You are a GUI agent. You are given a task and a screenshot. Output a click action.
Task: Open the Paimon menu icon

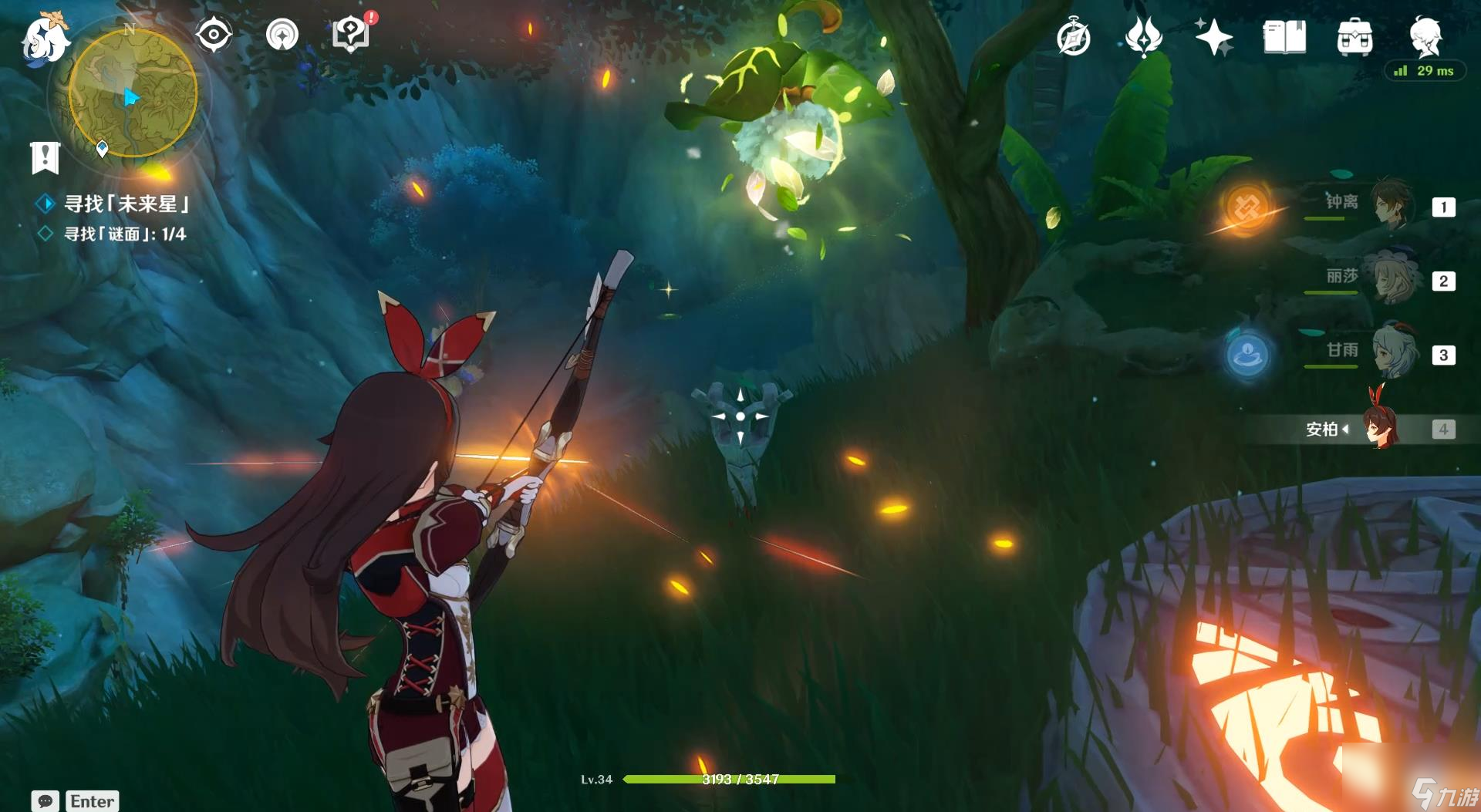43,39
